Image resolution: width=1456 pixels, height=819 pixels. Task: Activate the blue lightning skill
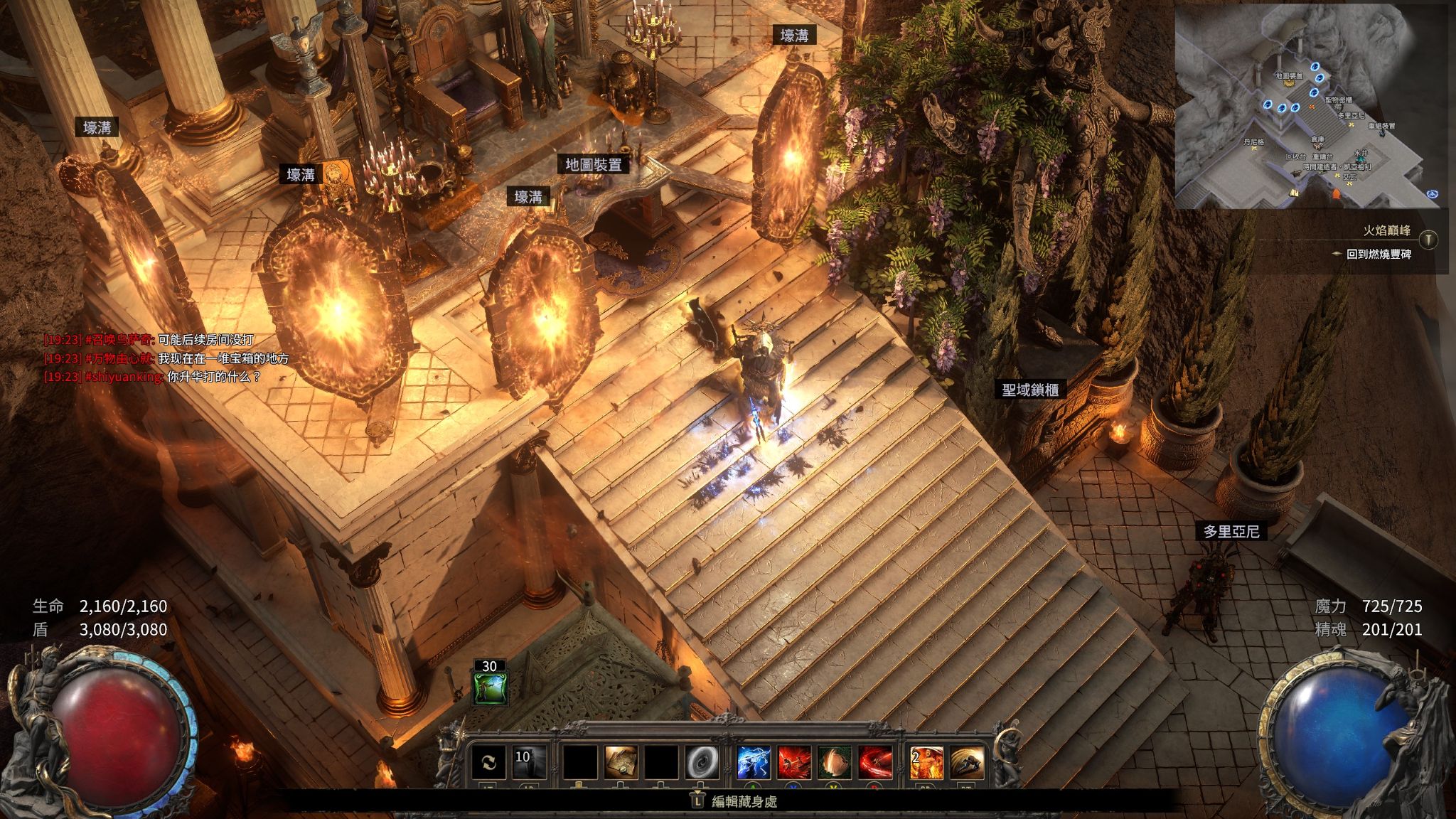pyautogui.click(x=754, y=762)
